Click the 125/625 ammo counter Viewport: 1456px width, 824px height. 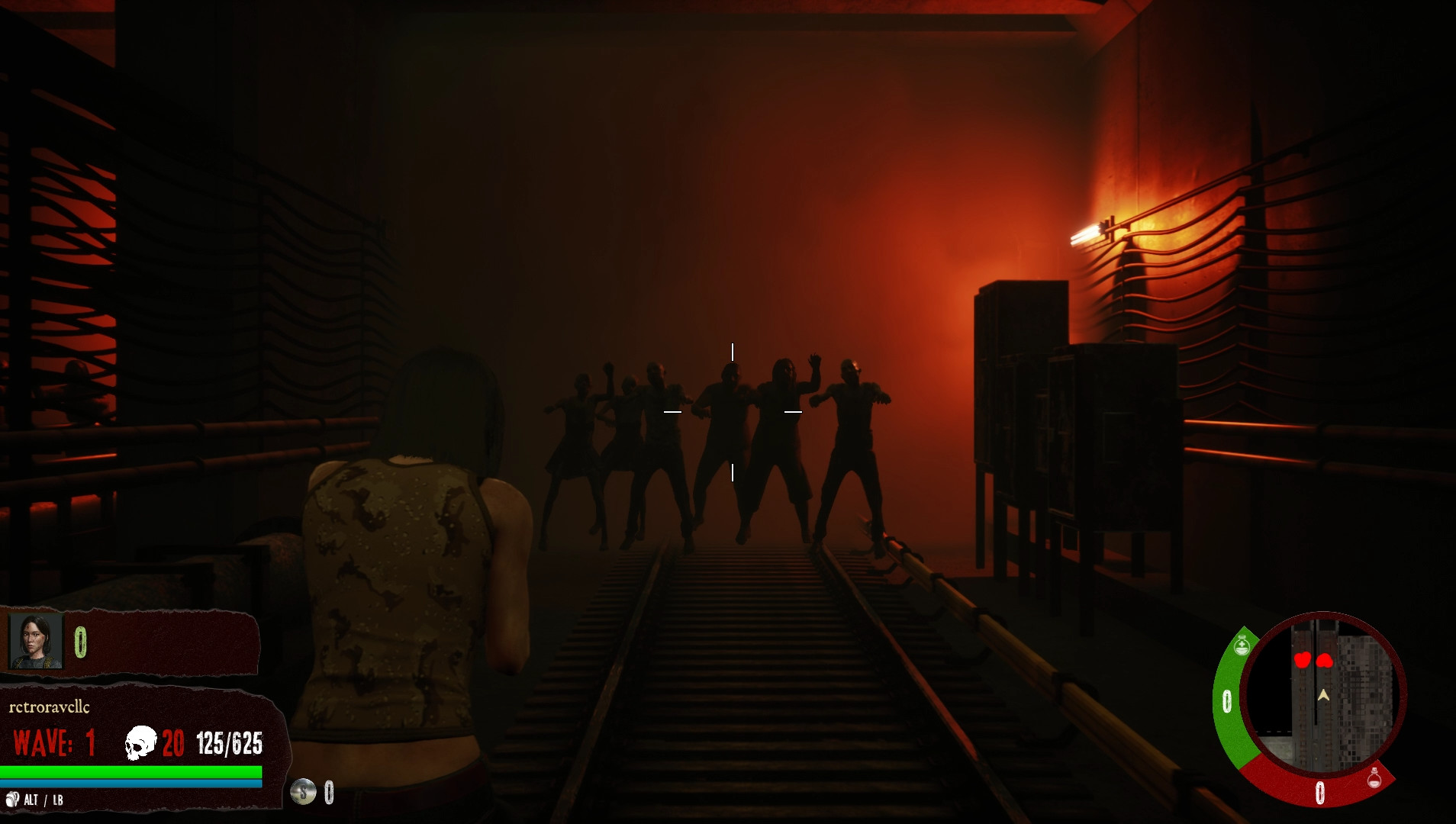click(230, 742)
